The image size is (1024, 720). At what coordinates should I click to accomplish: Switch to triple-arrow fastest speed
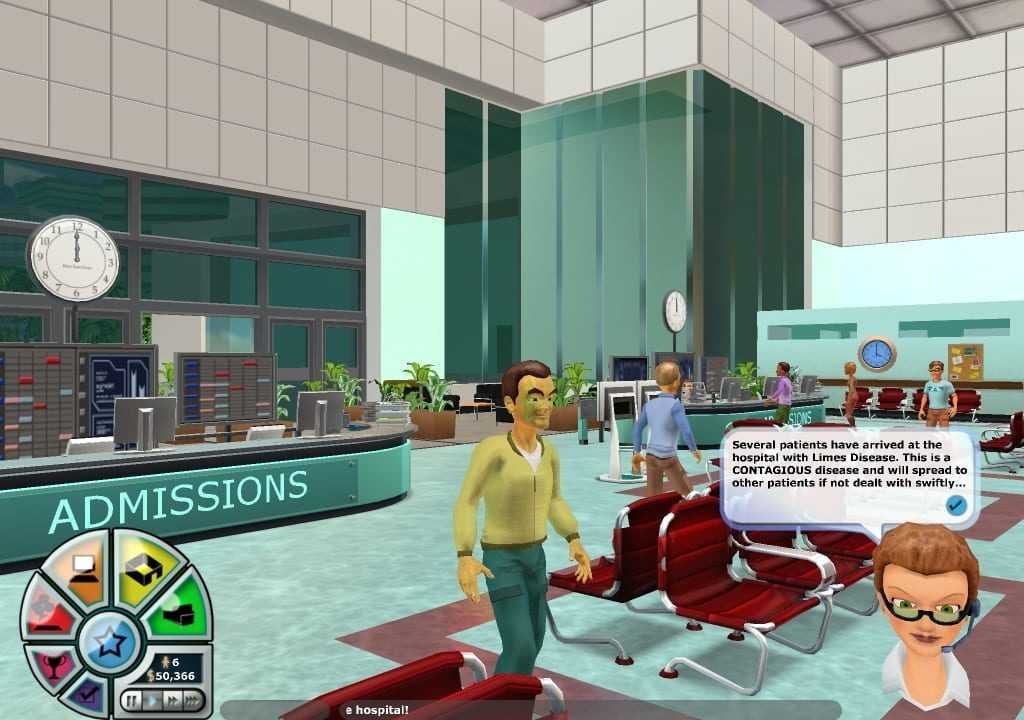[191, 699]
